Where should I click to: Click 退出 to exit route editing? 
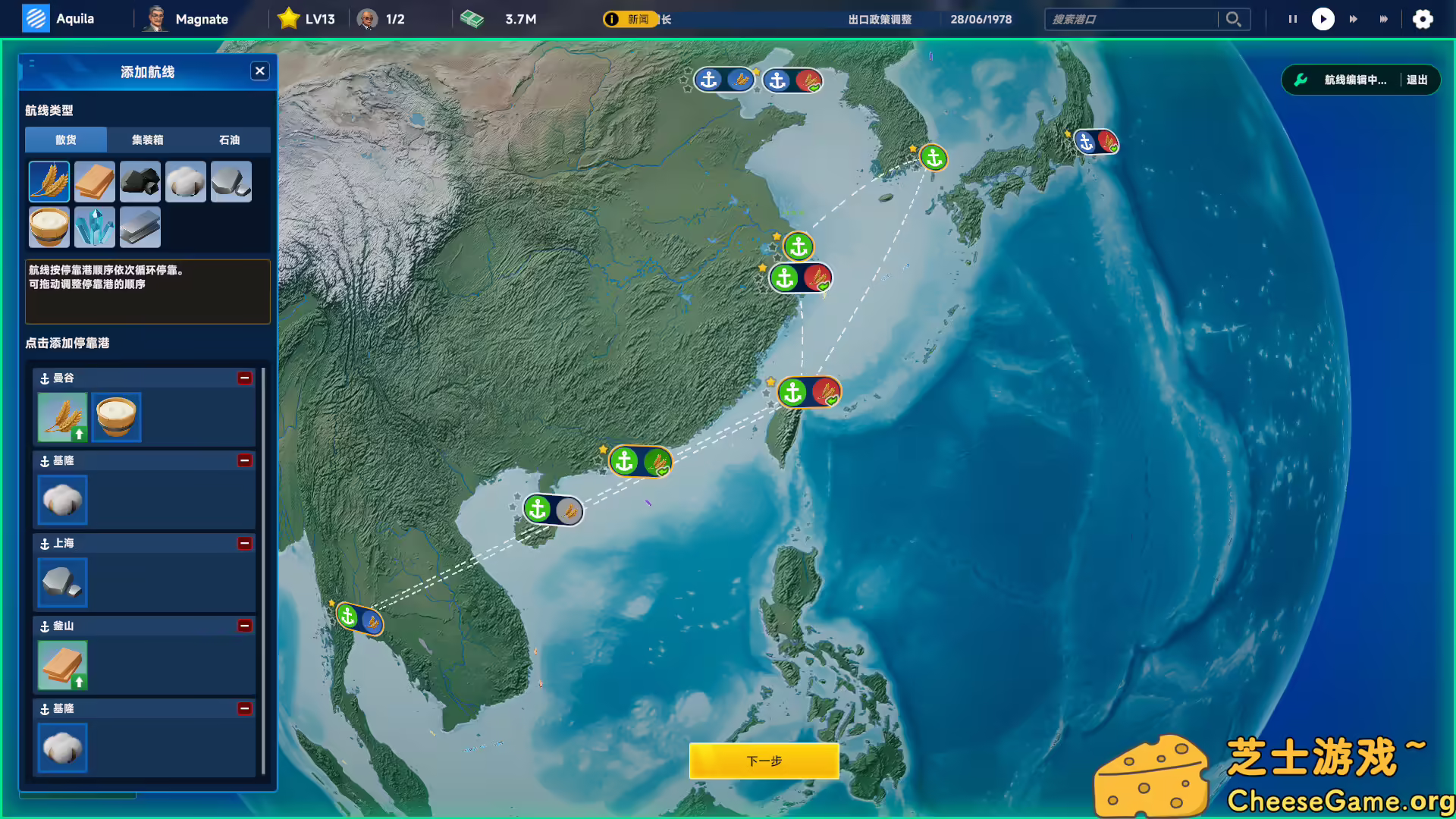coord(1419,79)
